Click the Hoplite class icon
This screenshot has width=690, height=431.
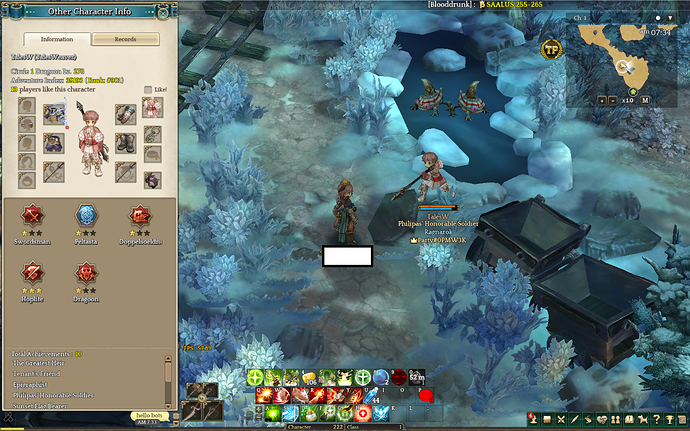click(34, 272)
